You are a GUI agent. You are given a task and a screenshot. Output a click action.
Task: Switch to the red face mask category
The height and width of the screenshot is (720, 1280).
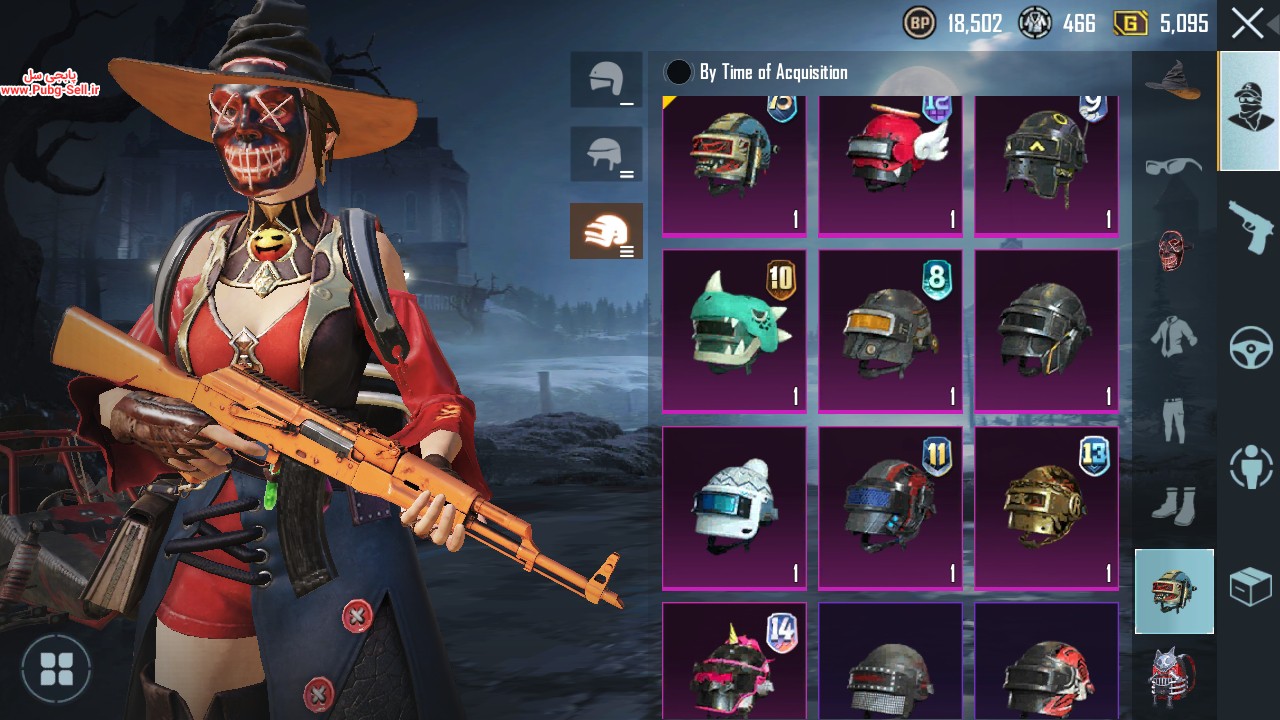point(1173,250)
